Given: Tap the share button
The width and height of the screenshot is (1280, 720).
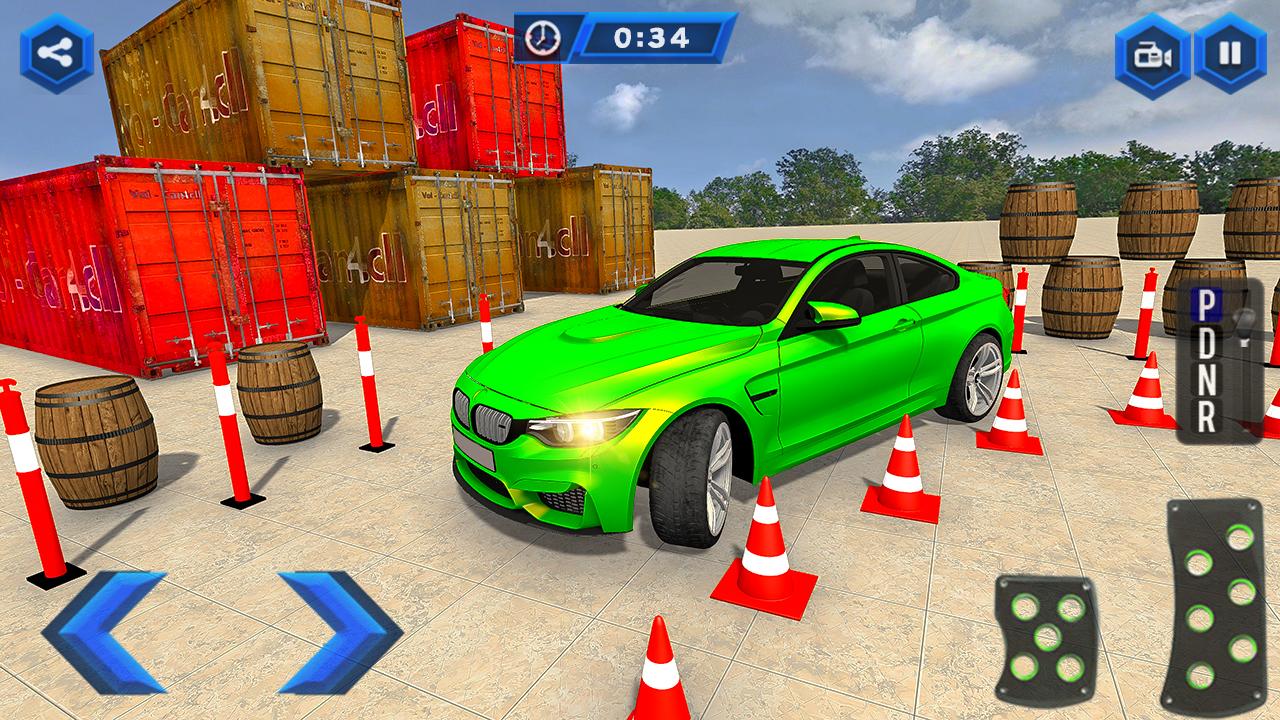Looking at the screenshot, I should [56, 53].
